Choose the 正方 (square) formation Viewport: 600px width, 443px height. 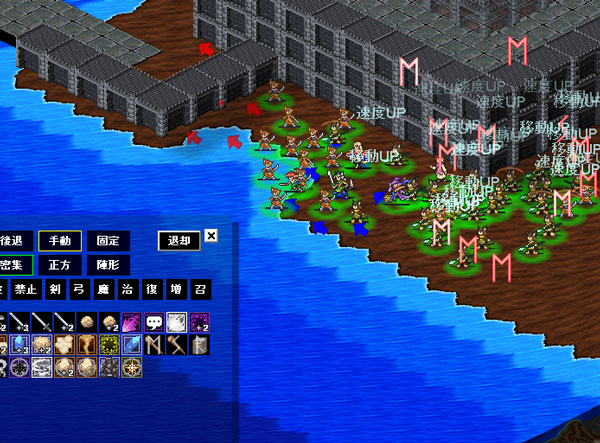[x=60, y=265]
